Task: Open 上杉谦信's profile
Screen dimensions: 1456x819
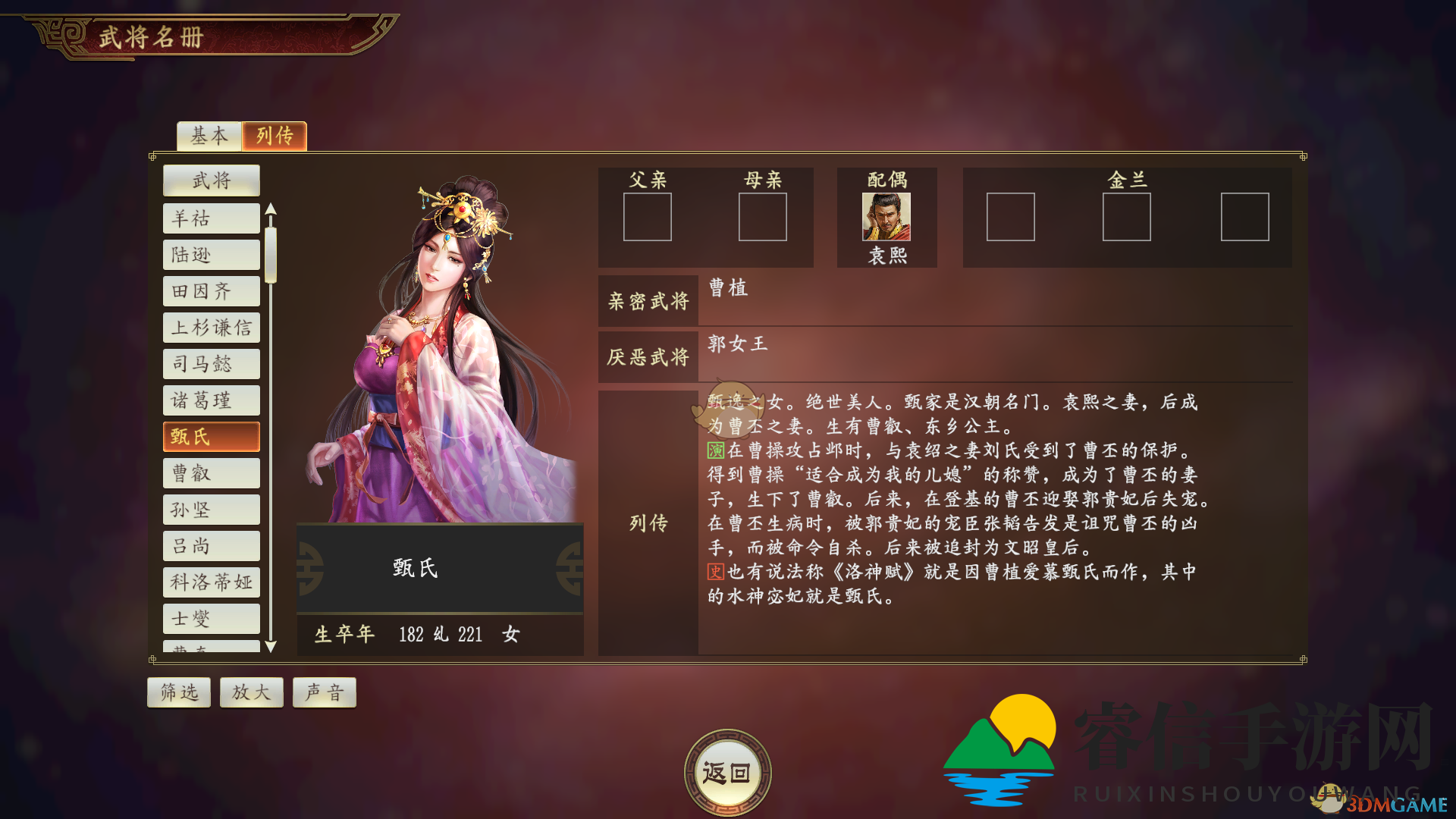Action: pos(211,328)
